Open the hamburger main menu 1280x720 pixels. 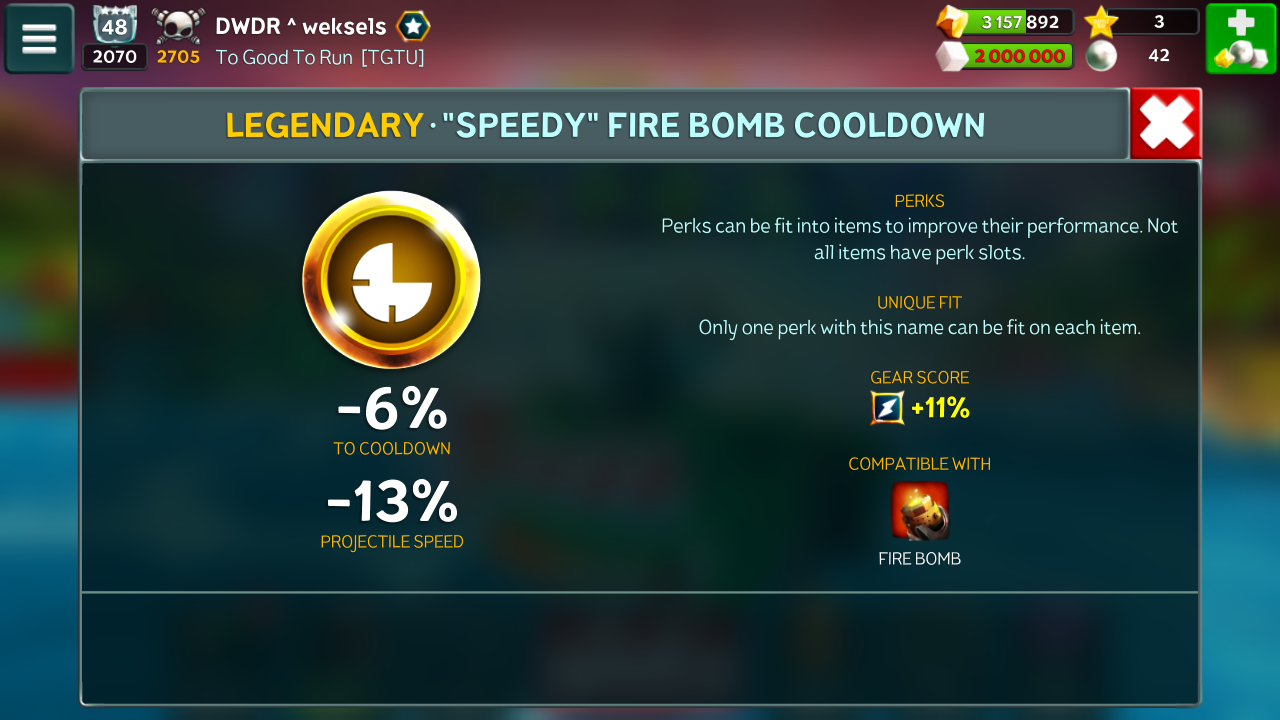coord(40,39)
